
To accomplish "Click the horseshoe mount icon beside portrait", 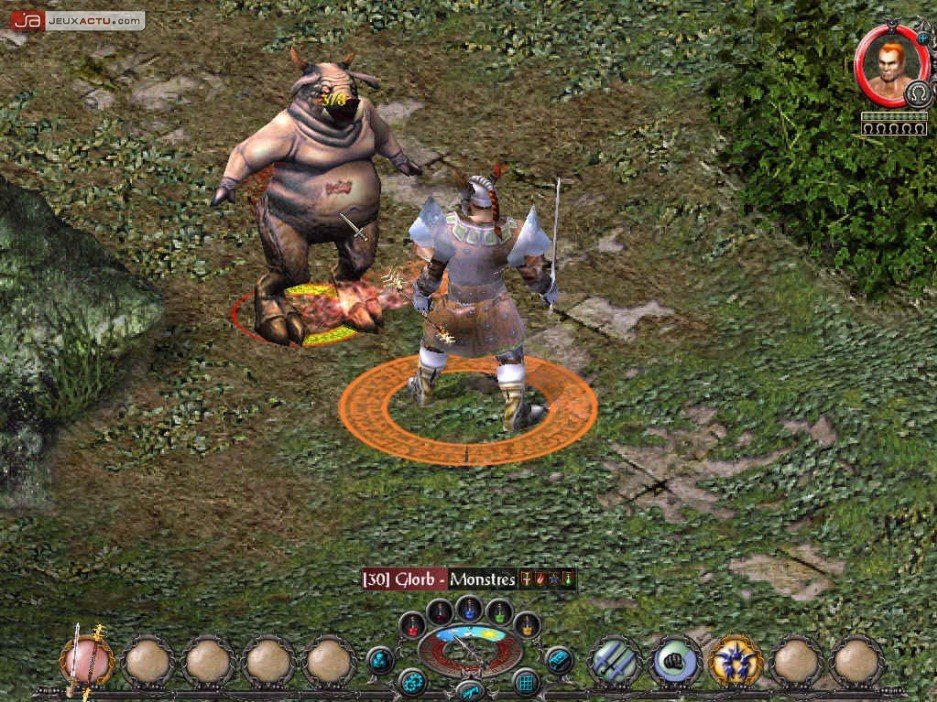I will (918, 94).
